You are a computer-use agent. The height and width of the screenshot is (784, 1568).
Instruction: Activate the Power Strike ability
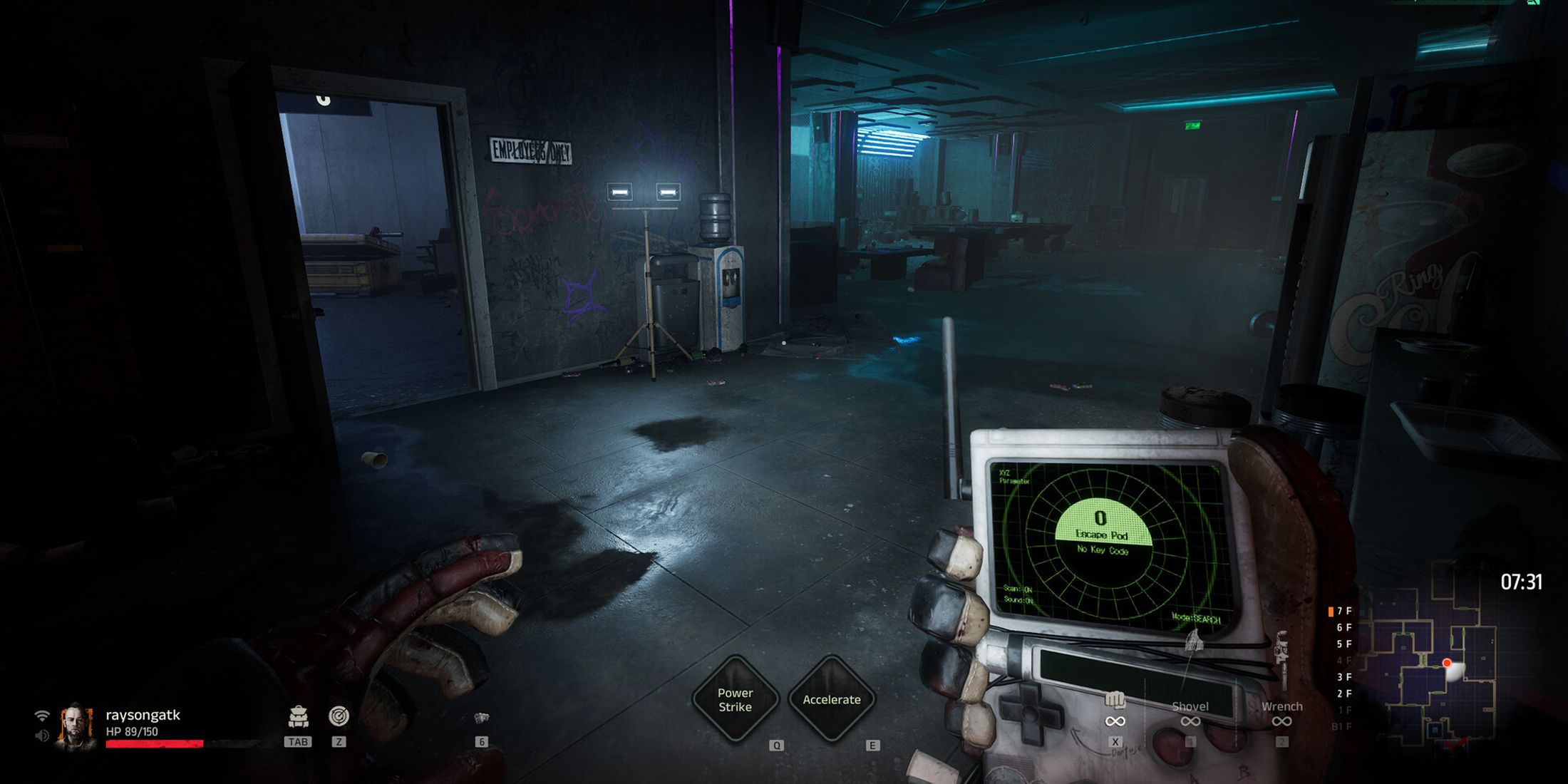736,700
